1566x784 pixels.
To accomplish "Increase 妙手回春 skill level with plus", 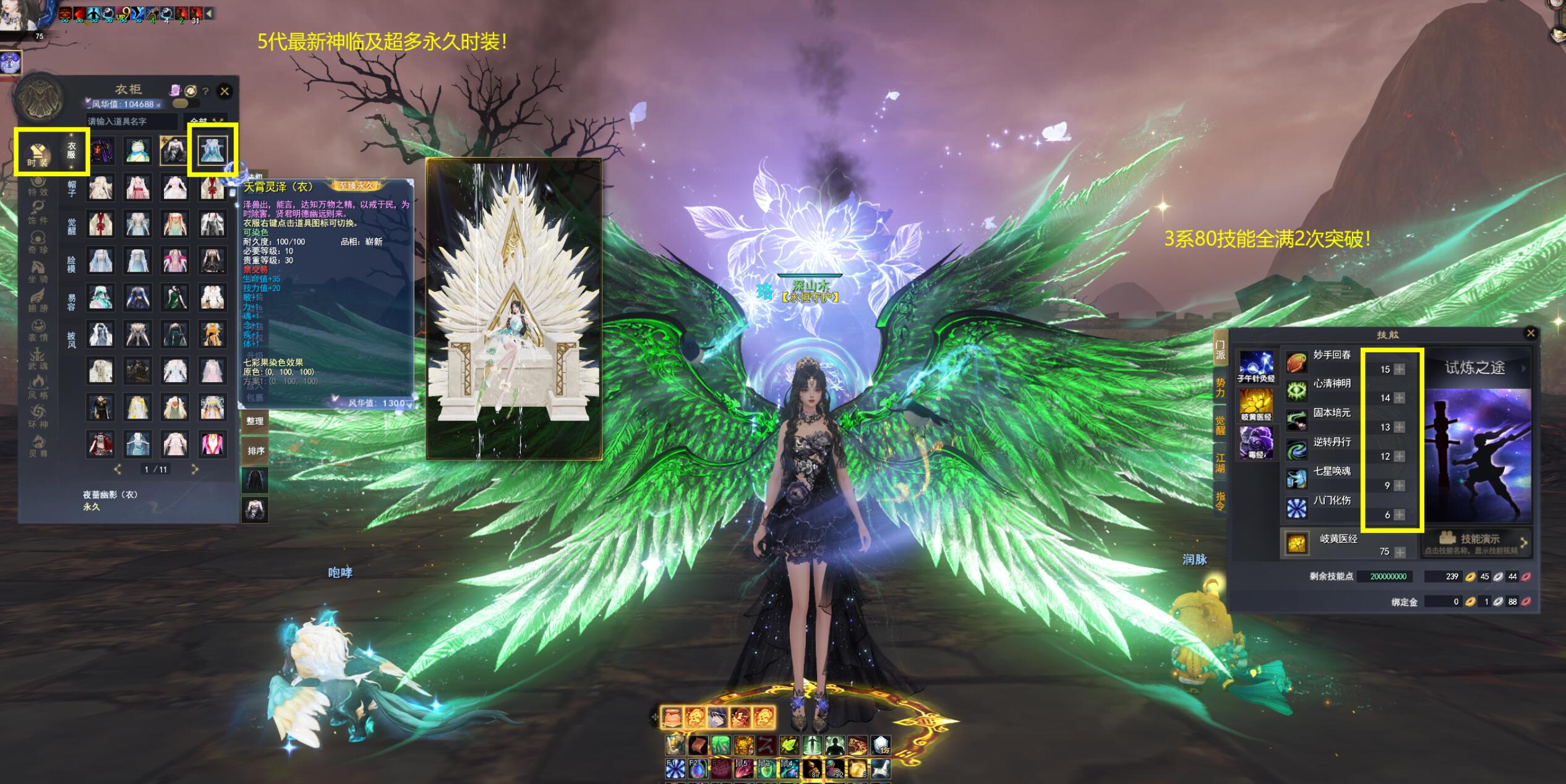I will (x=1400, y=369).
